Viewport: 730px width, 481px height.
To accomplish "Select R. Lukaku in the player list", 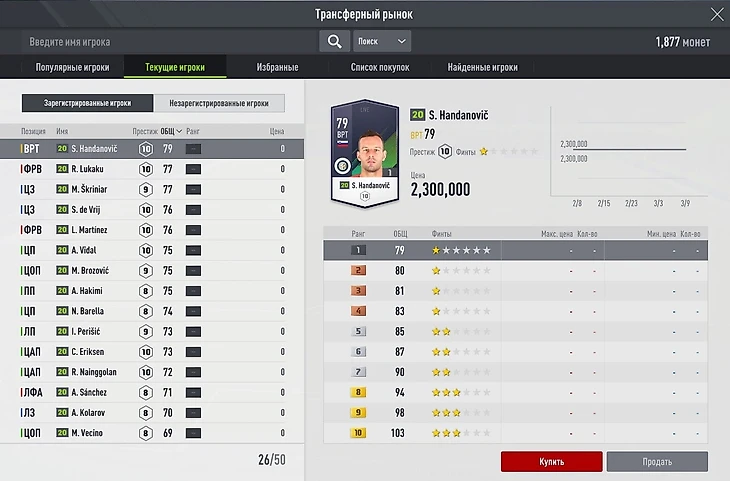I will coord(150,169).
